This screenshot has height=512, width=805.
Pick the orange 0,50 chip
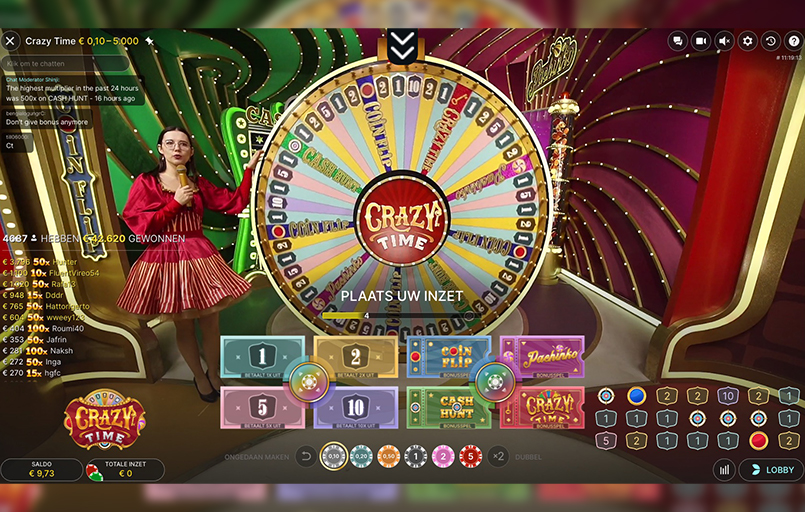[388, 456]
